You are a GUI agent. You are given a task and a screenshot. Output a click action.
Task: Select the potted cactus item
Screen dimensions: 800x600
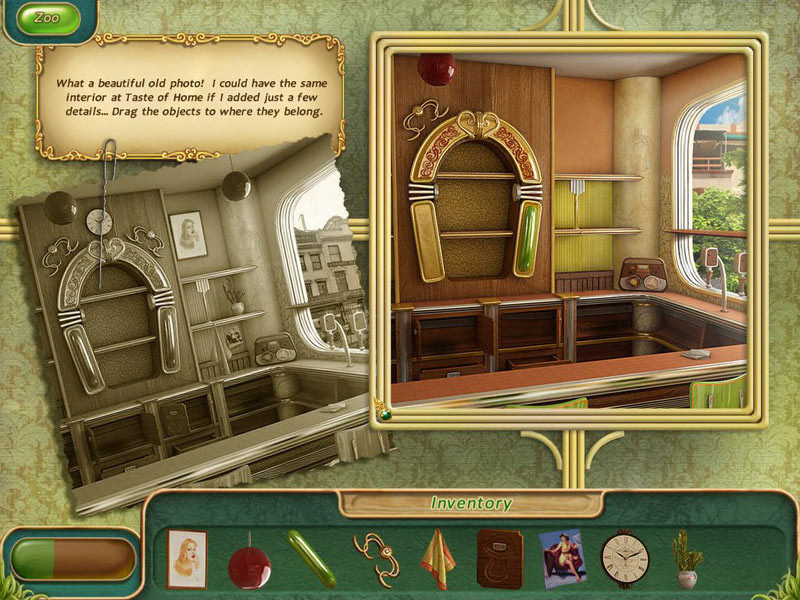pos(685,559)
